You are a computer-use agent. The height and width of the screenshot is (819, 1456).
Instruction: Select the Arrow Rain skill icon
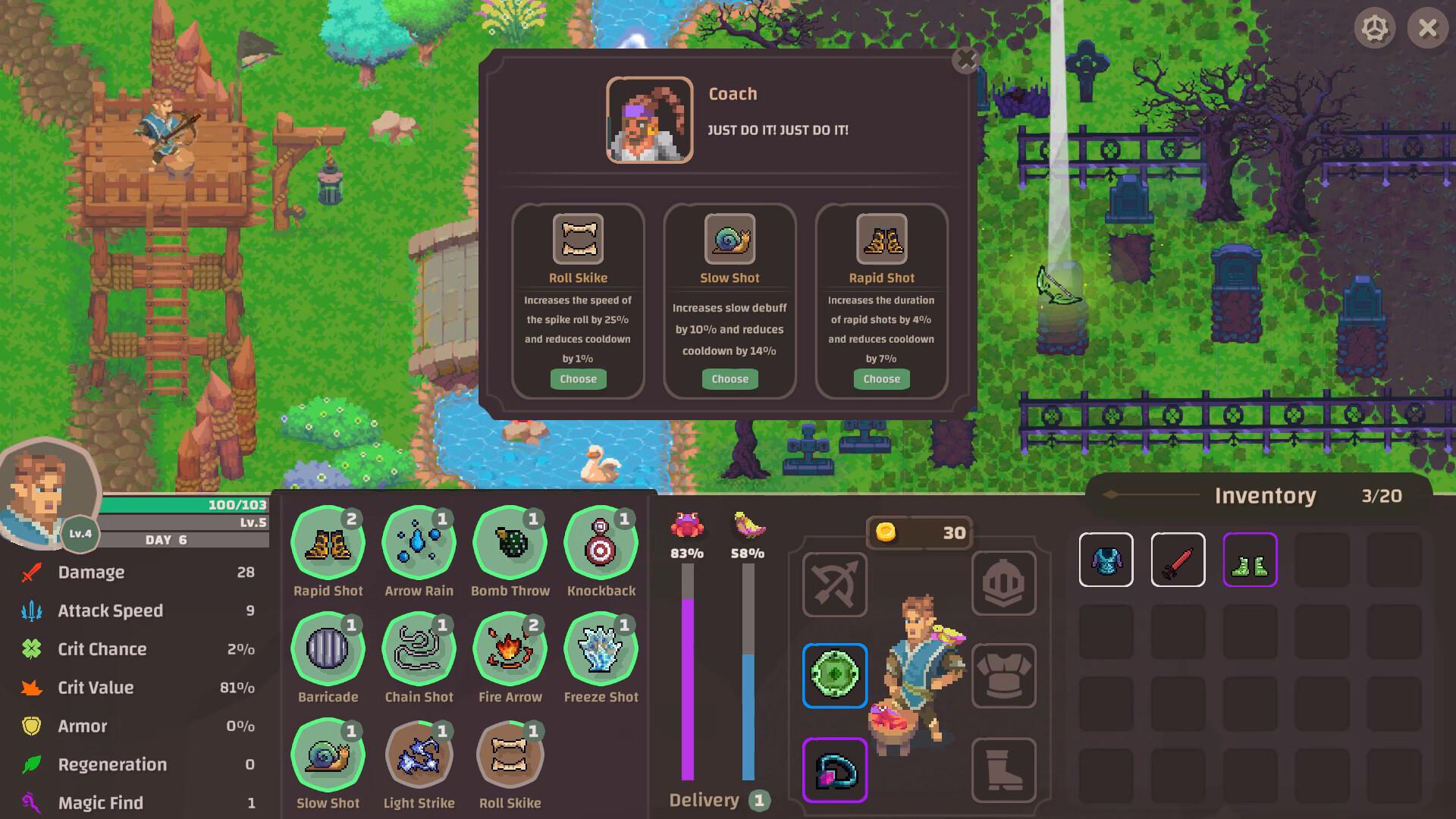click(x=419, y=543)
